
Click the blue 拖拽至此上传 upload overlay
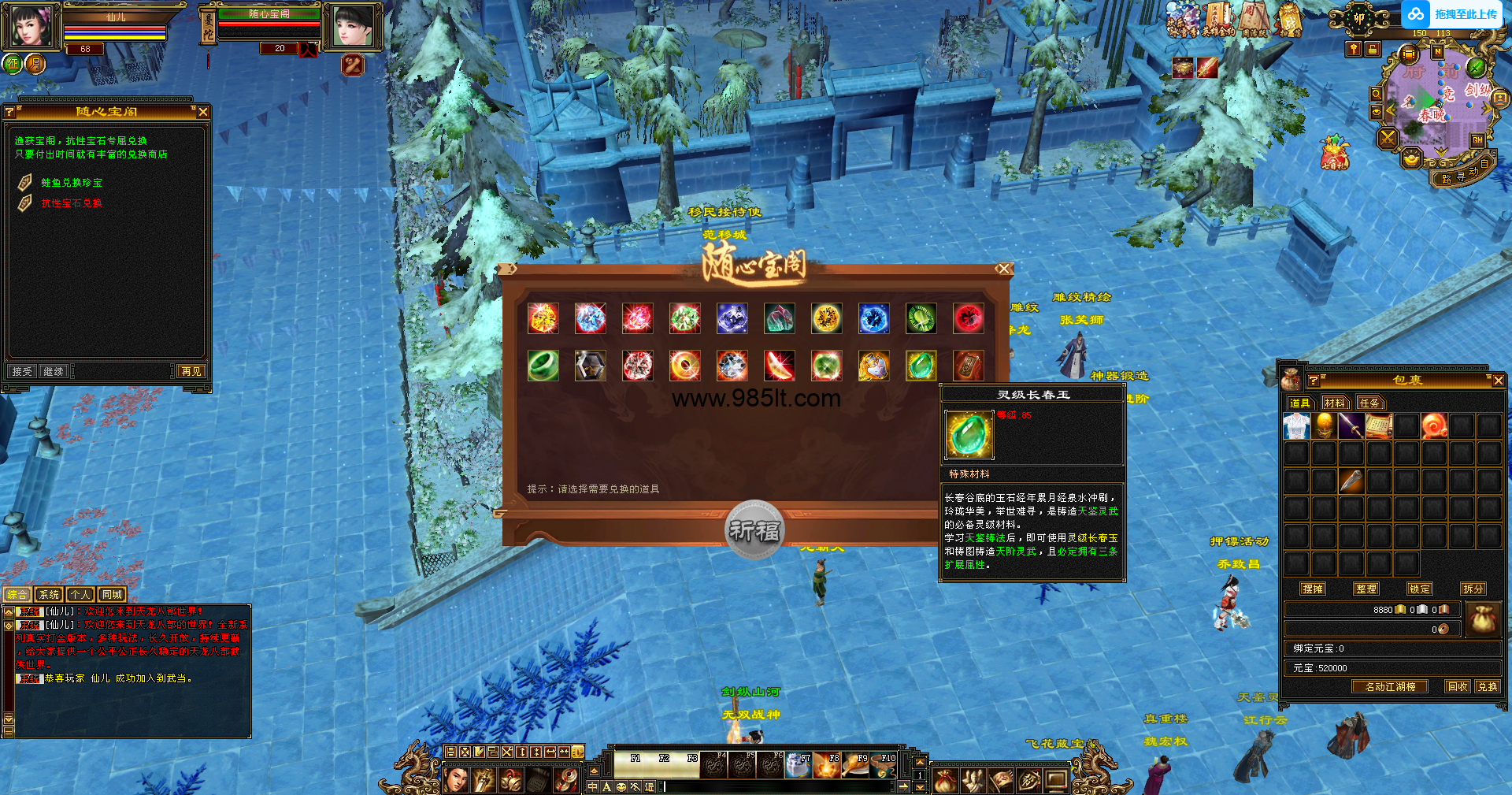[1452, 14]
